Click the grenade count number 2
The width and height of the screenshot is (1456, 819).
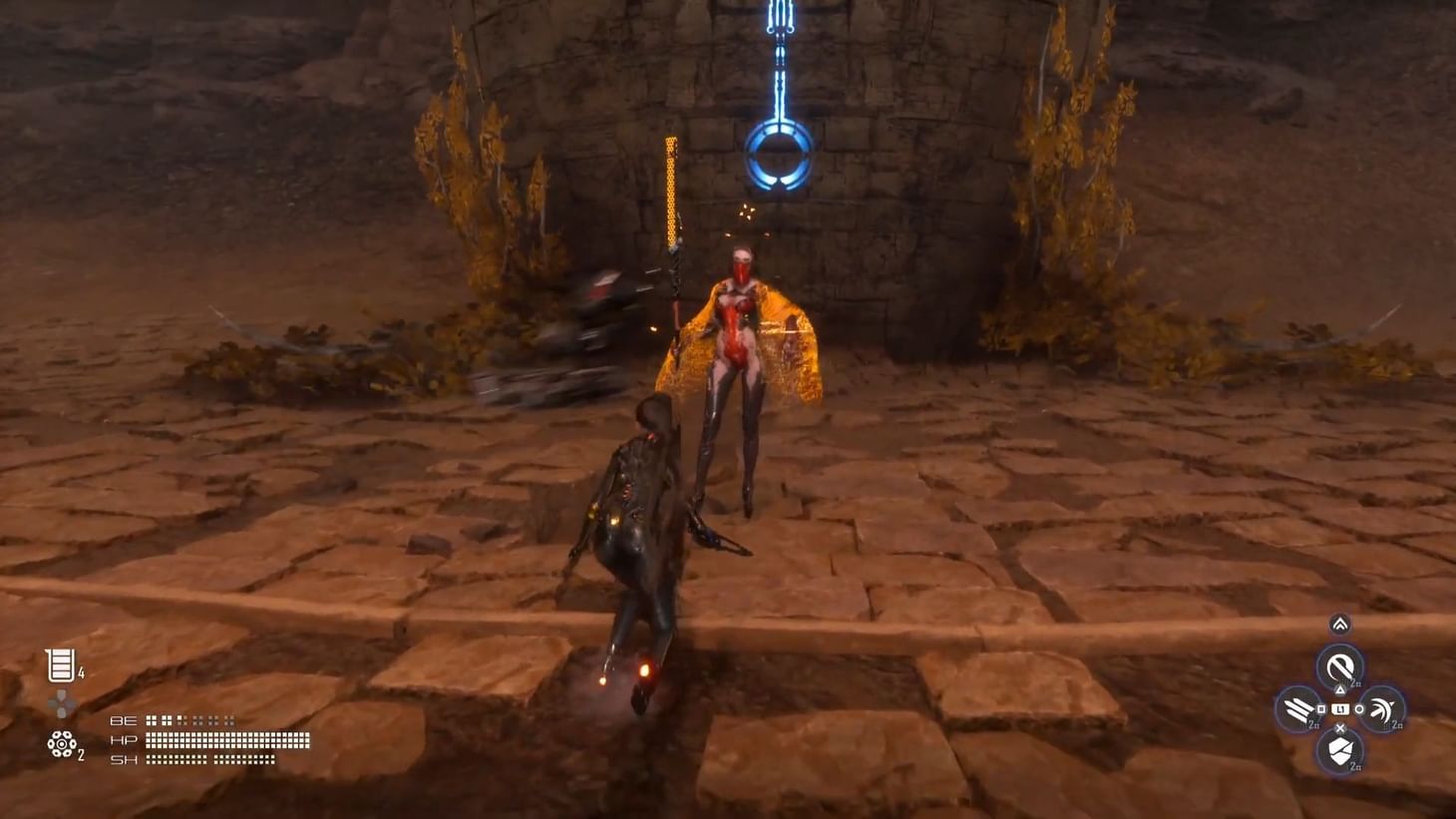(81, 755)
